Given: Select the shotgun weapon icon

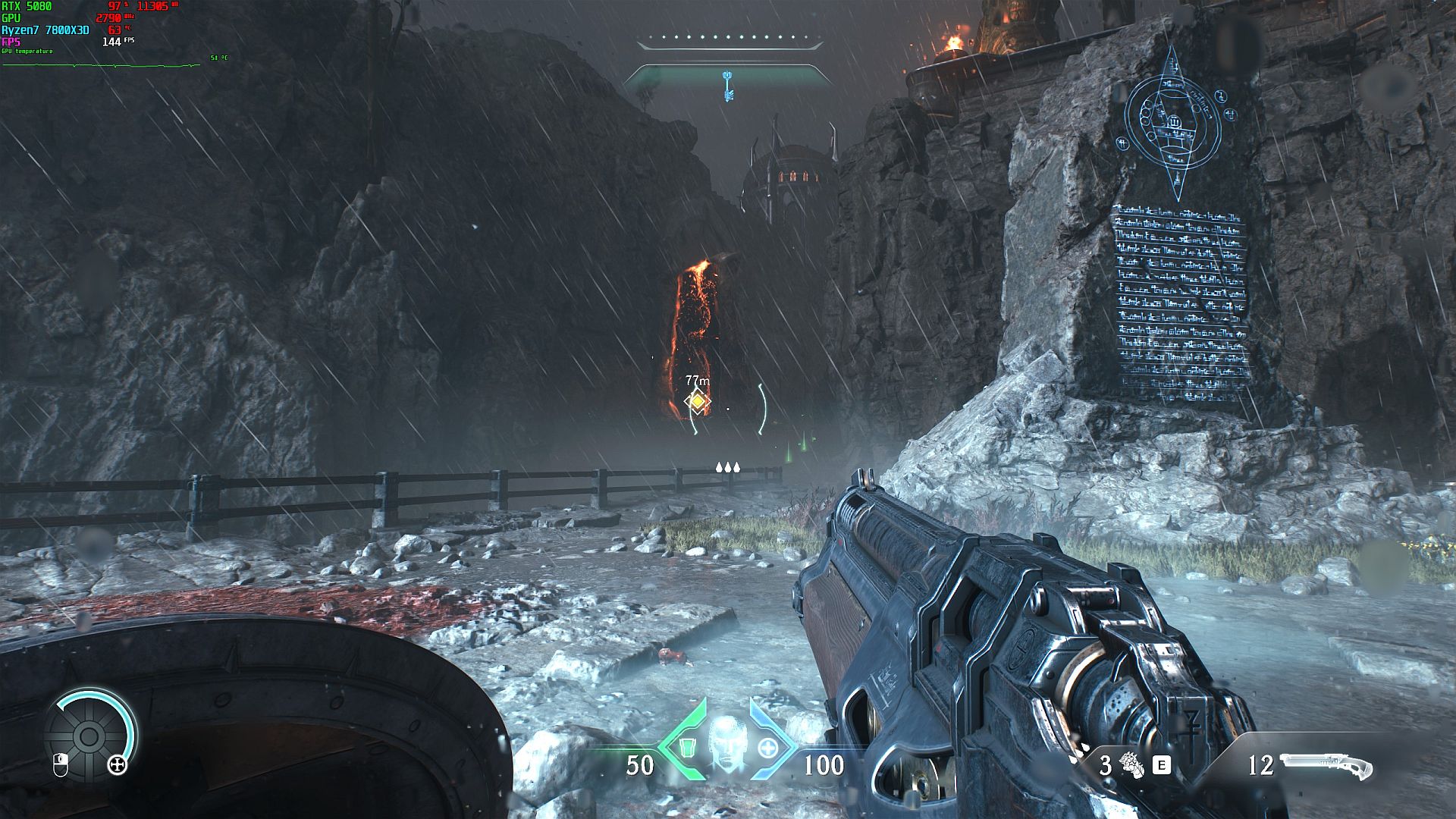Looking at the screenshot, I should pyautogui.click(x=1326, y=765).
